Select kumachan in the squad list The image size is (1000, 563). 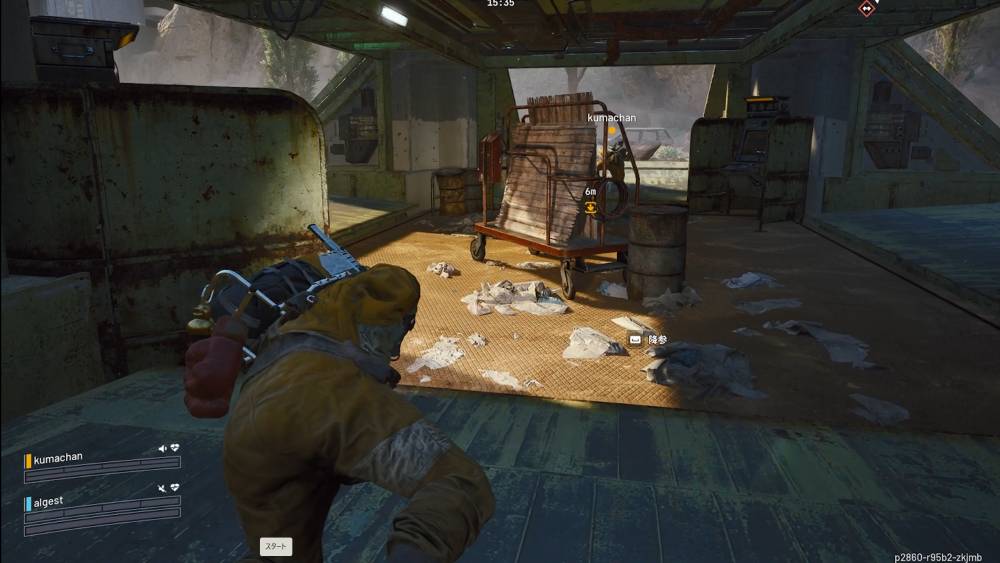pyautogui.click(x=58, y=459)
